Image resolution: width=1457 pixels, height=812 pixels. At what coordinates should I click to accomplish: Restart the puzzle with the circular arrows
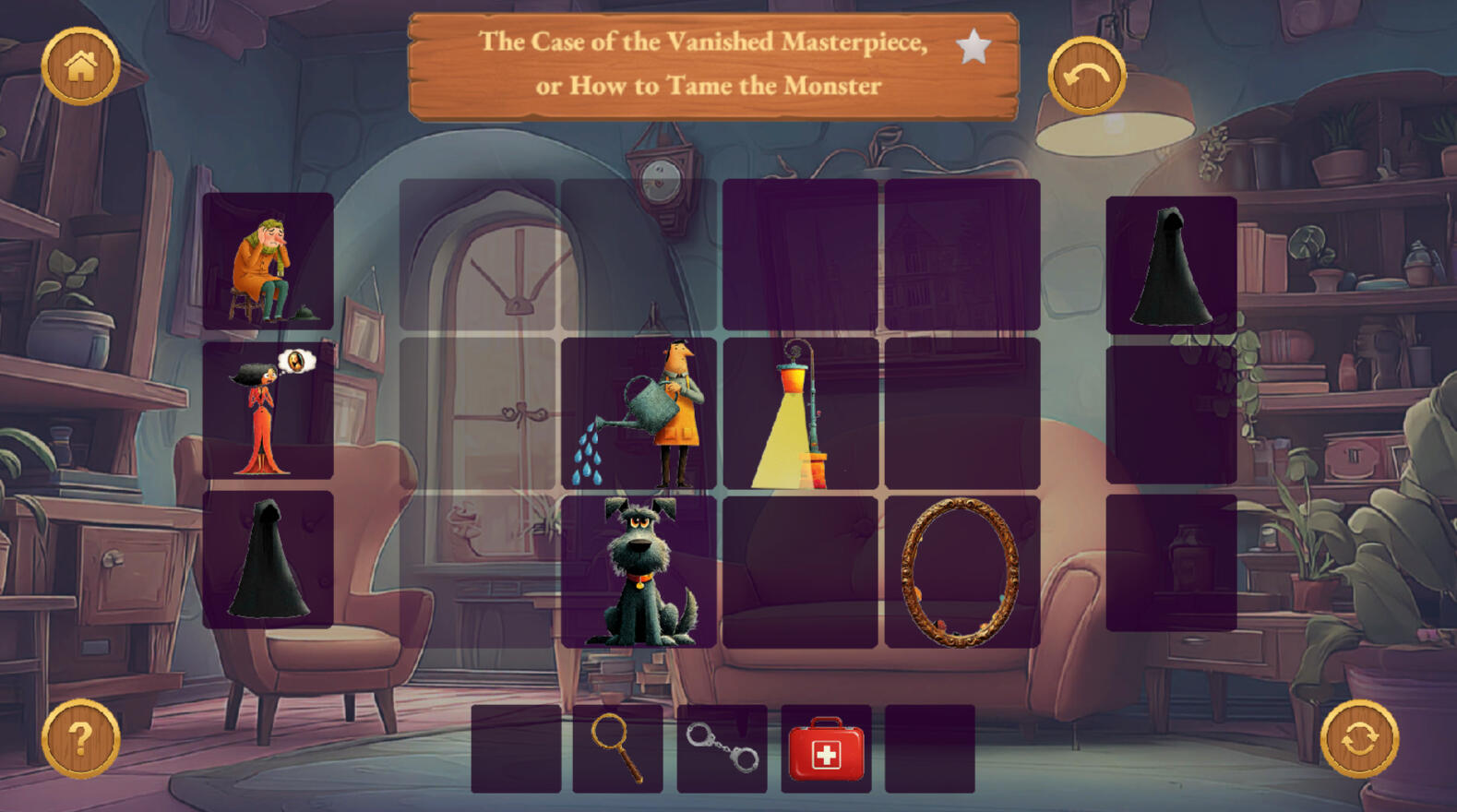click(x=1359, y=738)
